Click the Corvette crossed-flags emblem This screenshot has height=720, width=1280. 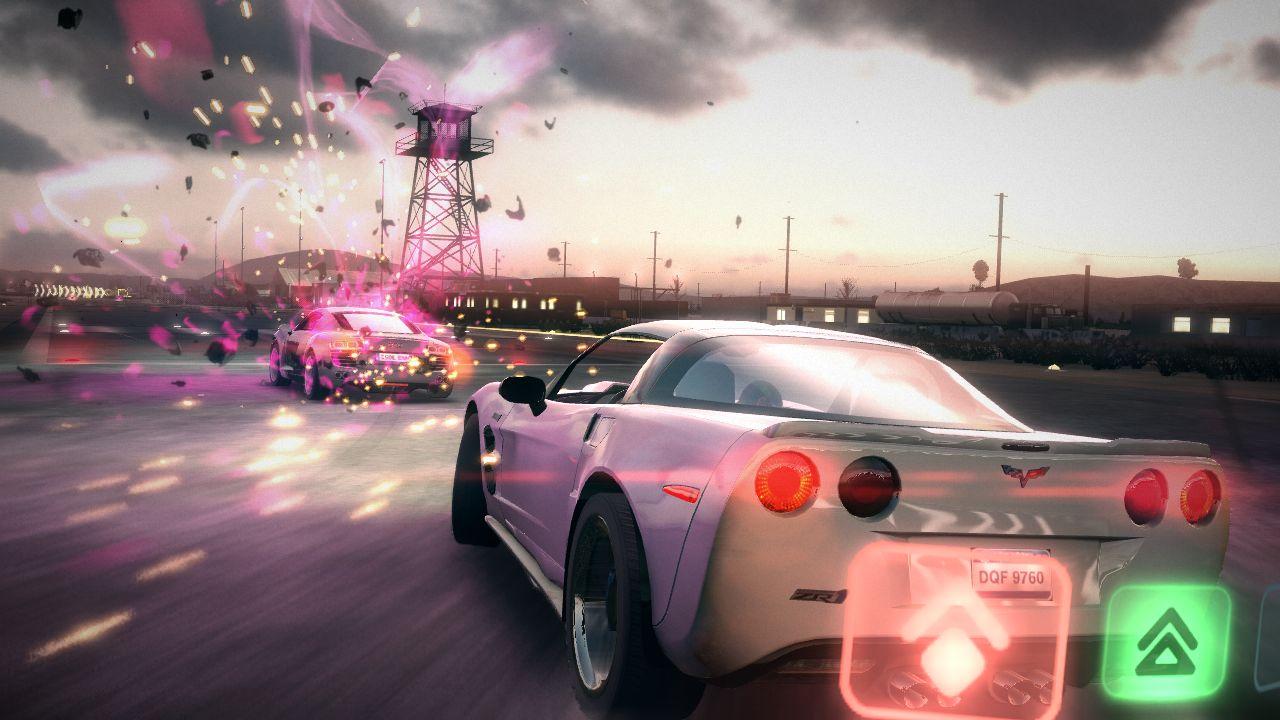[x=1023, y=474]
